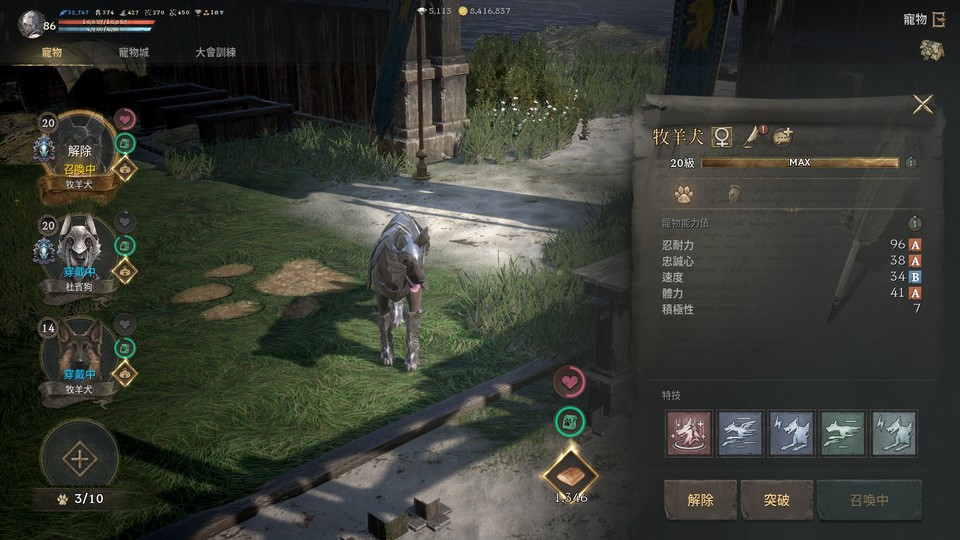Viewport: 960px width, 540px height.
Task: Switch to the helmet equipment tab
Action: click(733, 194)
